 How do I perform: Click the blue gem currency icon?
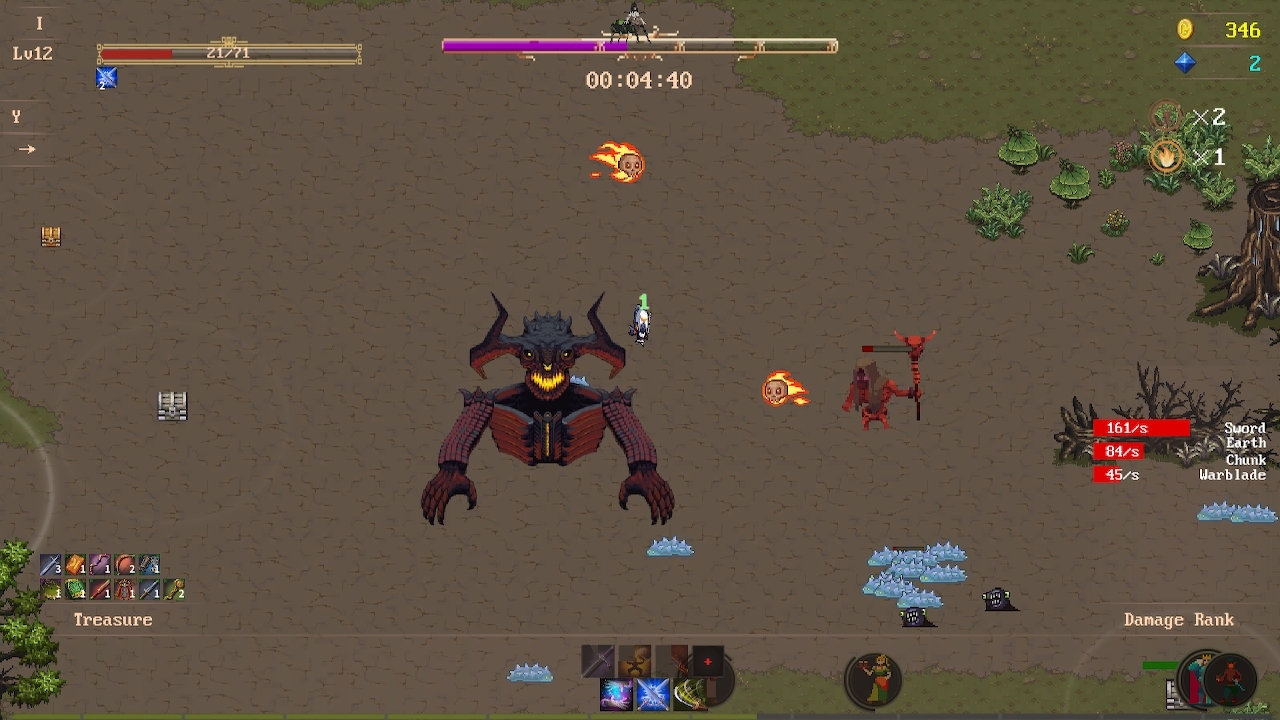(1184, 62)
